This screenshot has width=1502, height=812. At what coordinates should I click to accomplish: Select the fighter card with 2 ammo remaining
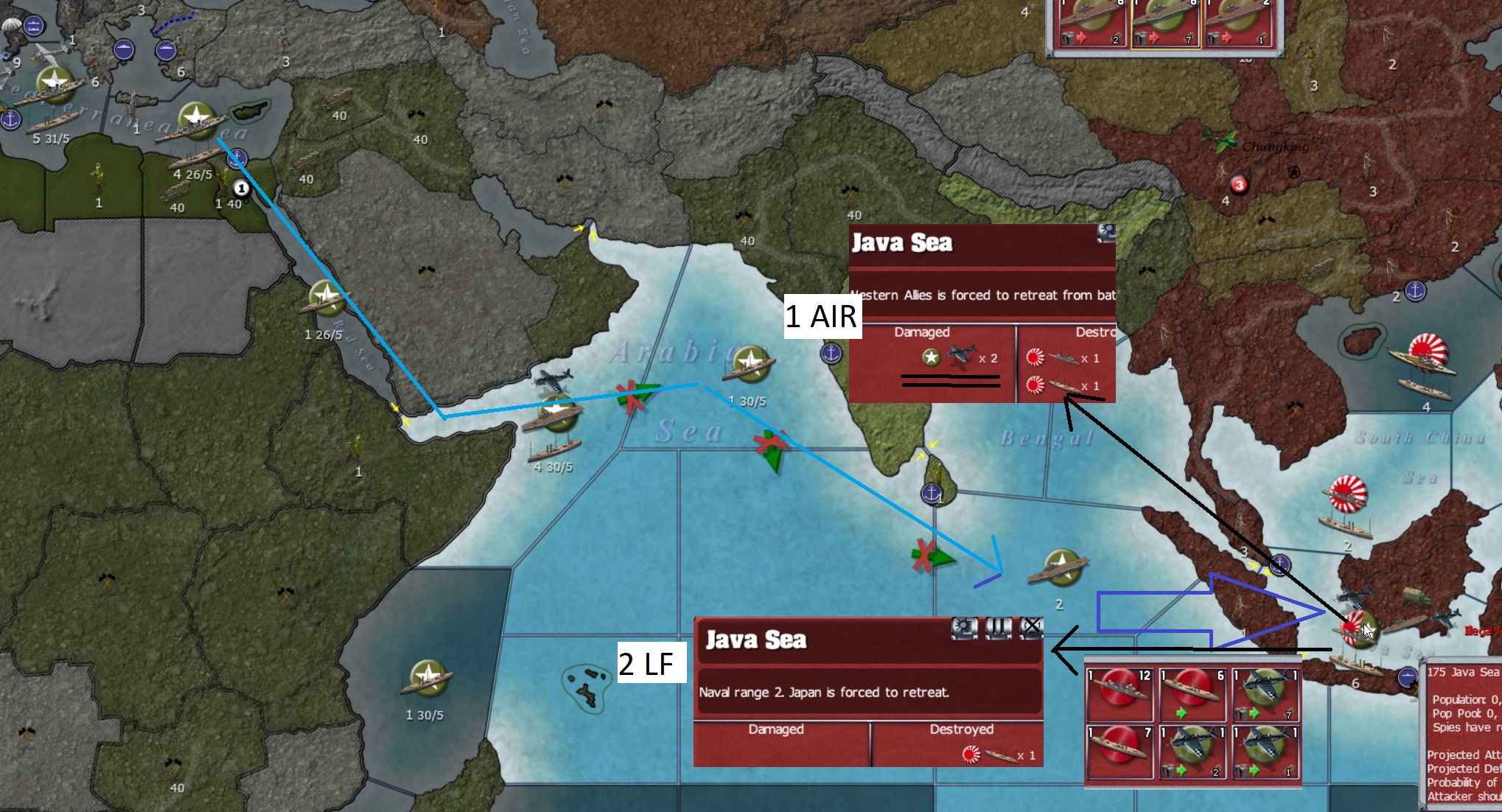(1192, 752)
